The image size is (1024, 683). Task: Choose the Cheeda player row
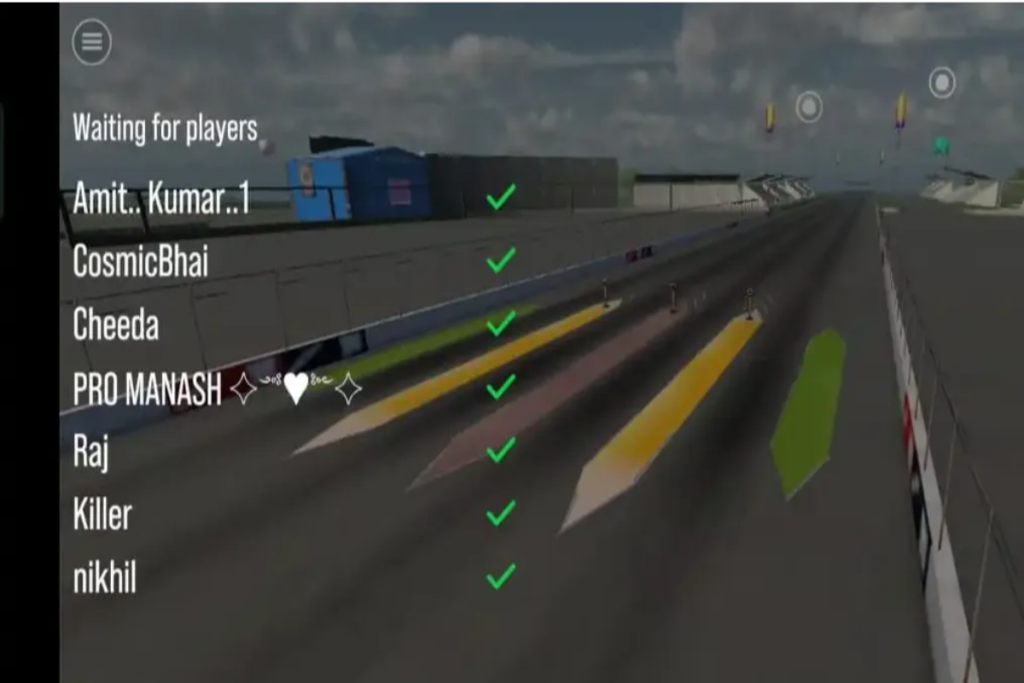[x=116, y=324]
